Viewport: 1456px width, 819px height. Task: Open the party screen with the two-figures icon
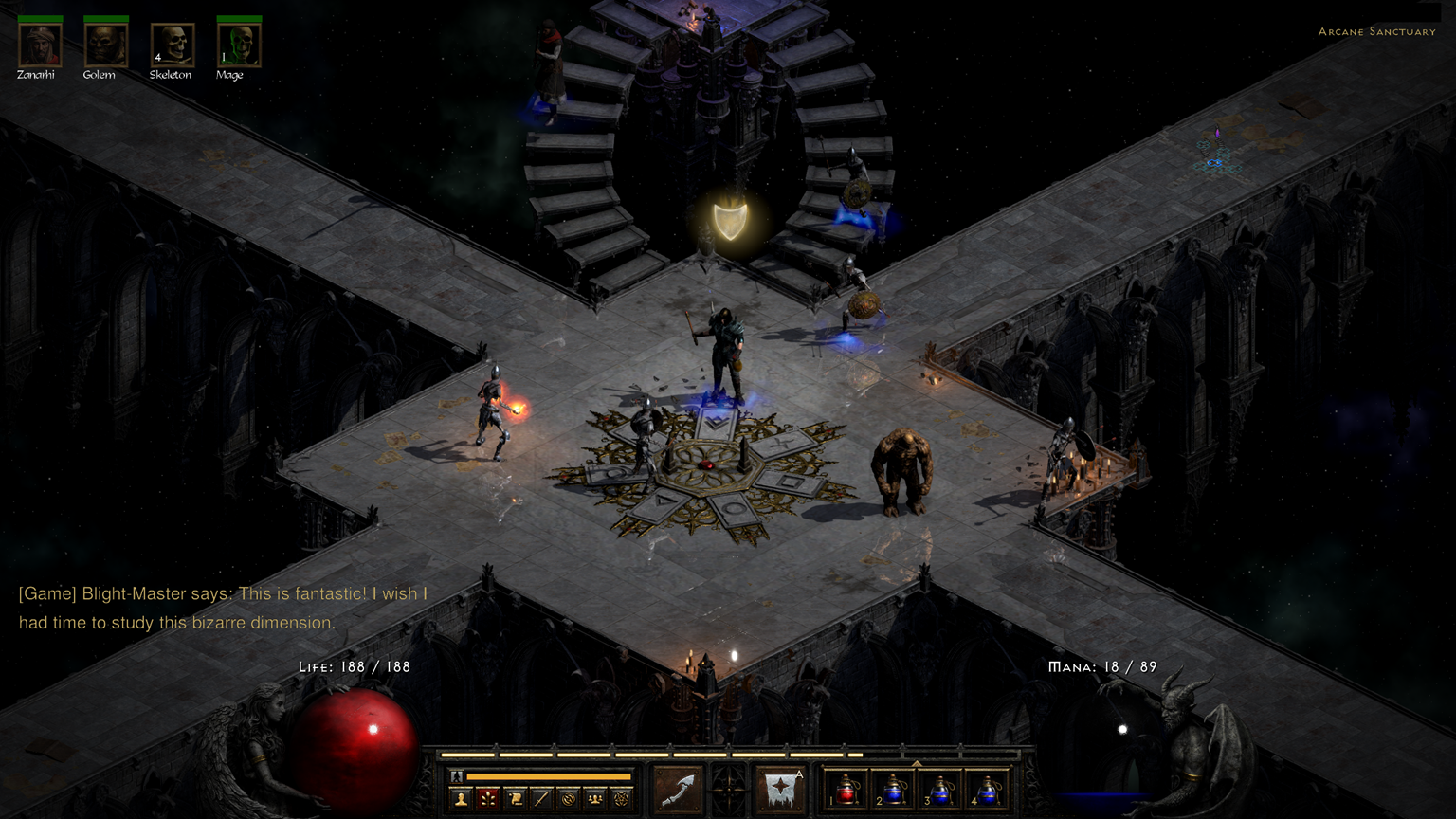click(594, 799)
